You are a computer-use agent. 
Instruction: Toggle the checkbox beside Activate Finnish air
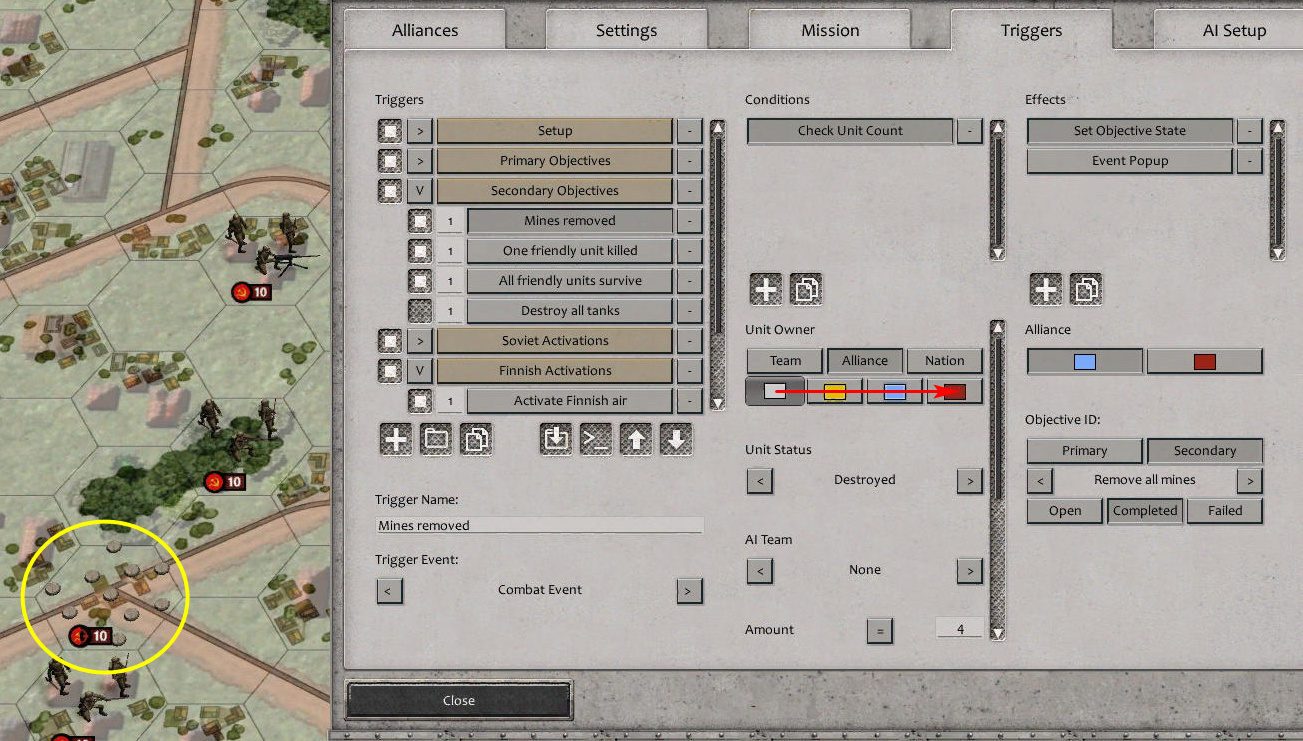[419, 400]
